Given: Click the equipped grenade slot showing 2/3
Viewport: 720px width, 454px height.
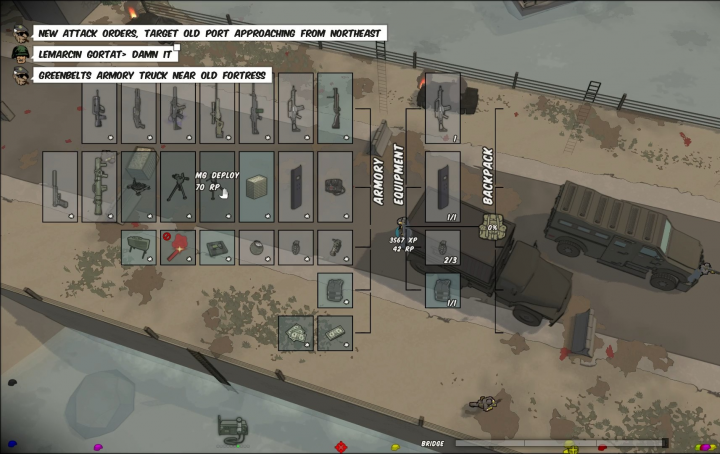Looking at the screenshot, I should pyautogui.click(x=443, y=247).
